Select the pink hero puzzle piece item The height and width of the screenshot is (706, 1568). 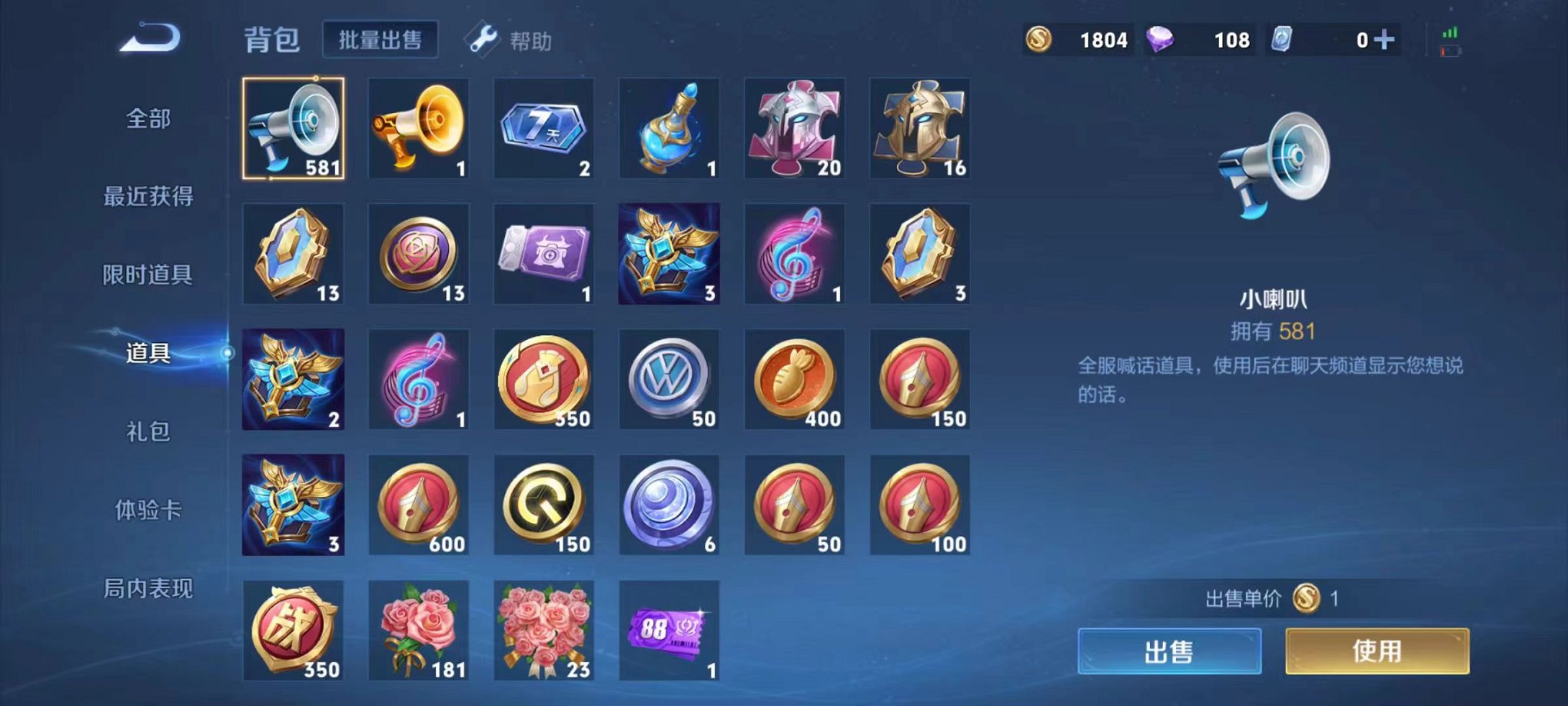794,128
